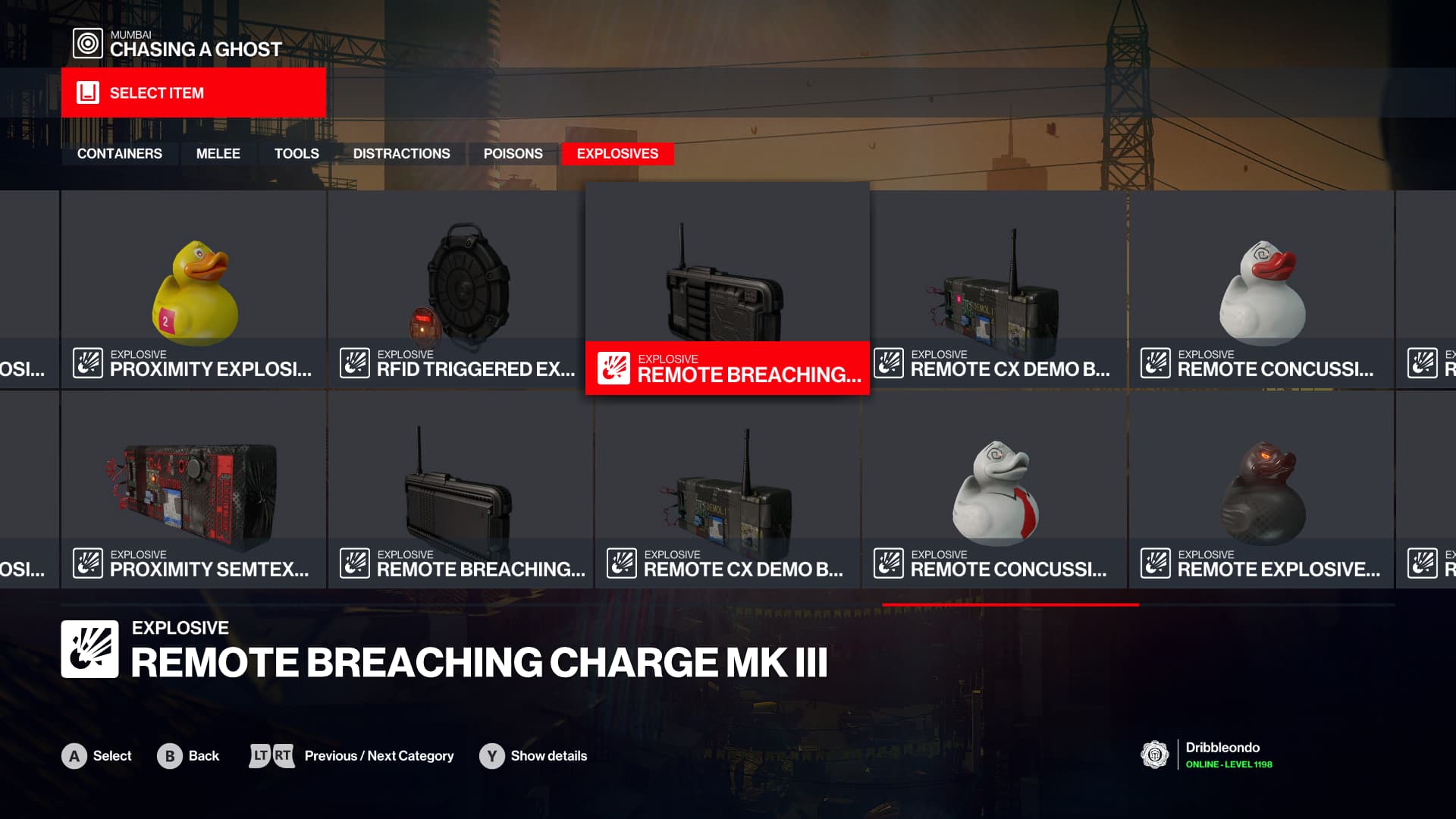Choose the yellow Proximity Explosive duck
This screenshot has width=1456, height=819.
[194, 290]
